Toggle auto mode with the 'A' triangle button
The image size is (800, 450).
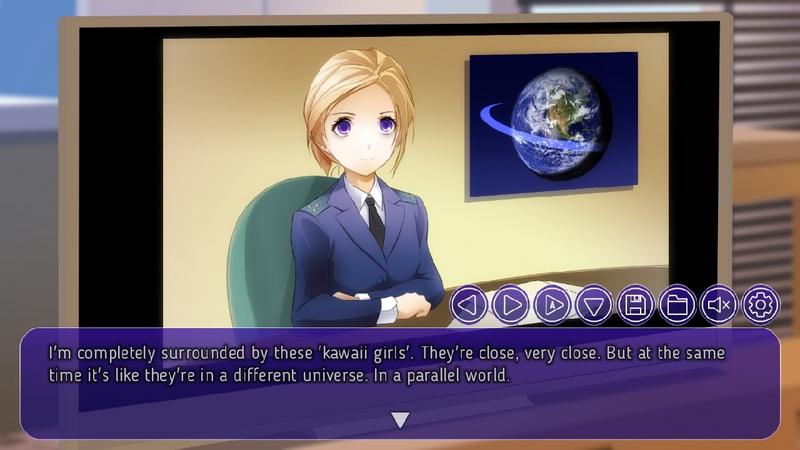(552, 304)
